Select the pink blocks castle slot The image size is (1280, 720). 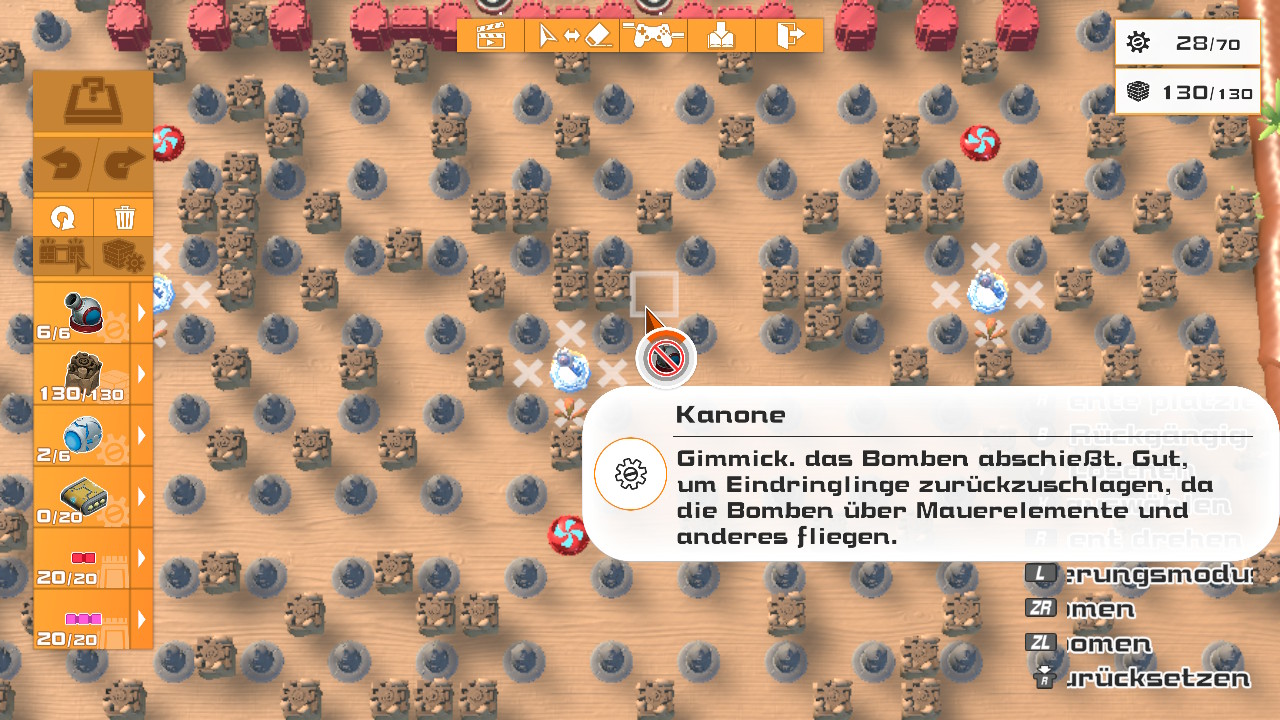[82, 619]
